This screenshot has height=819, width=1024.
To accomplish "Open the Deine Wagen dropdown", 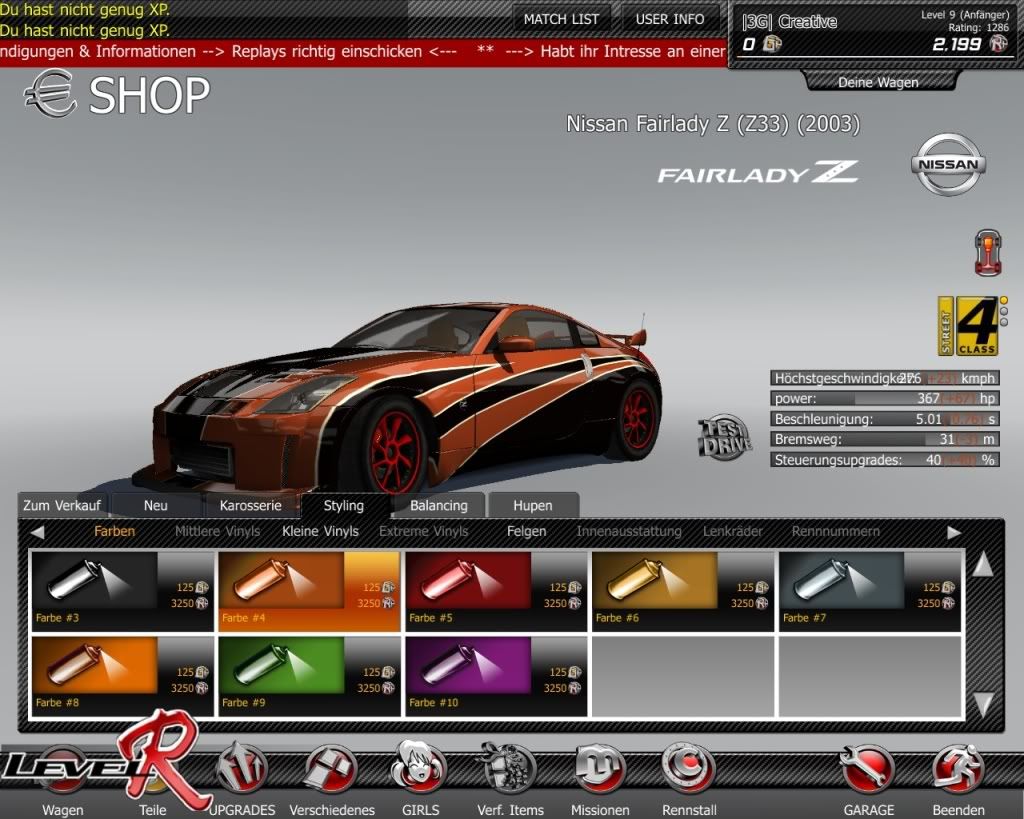I will (x=878, y=82).
